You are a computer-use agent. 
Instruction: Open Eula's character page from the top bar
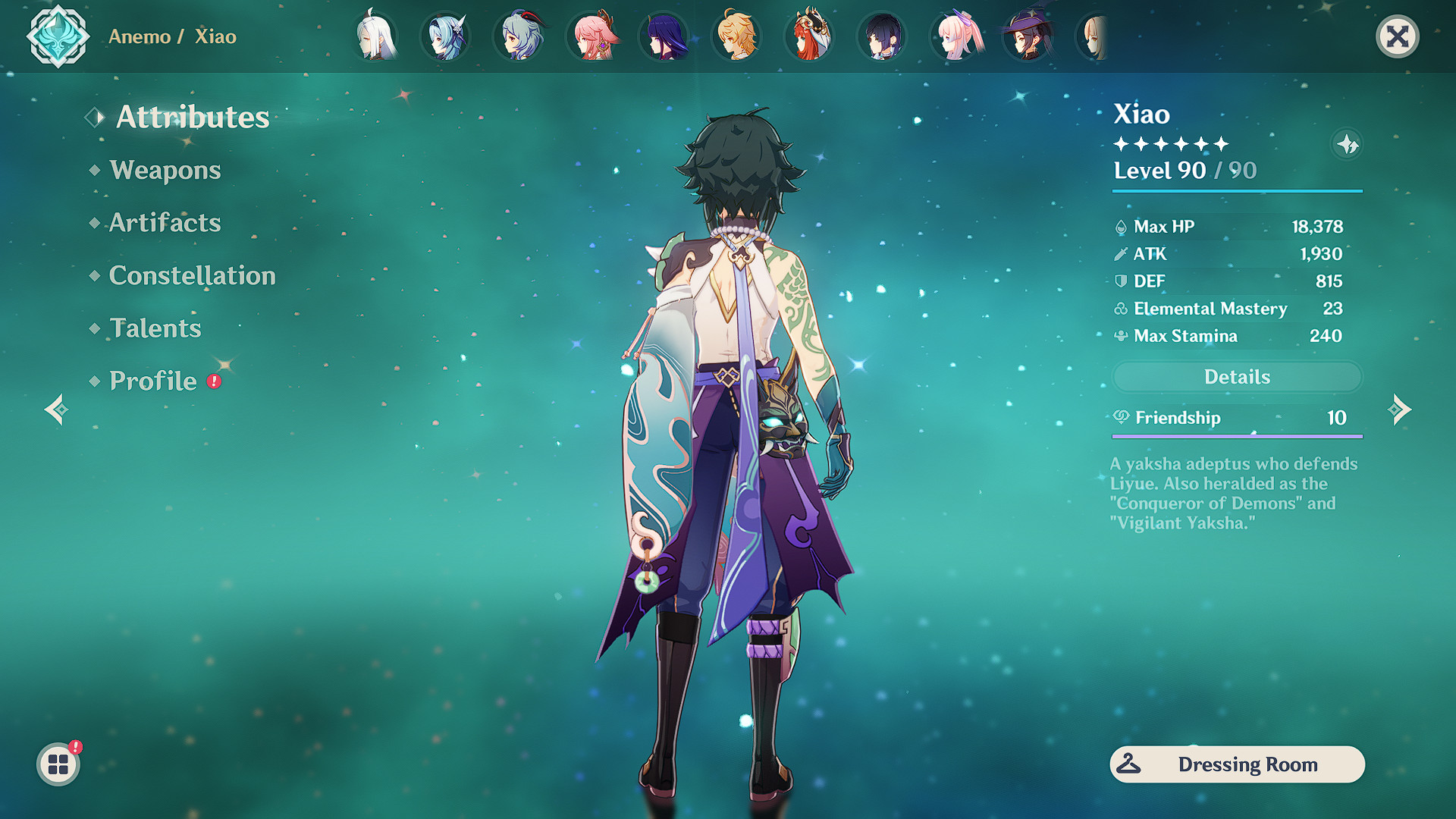(446, 36)
